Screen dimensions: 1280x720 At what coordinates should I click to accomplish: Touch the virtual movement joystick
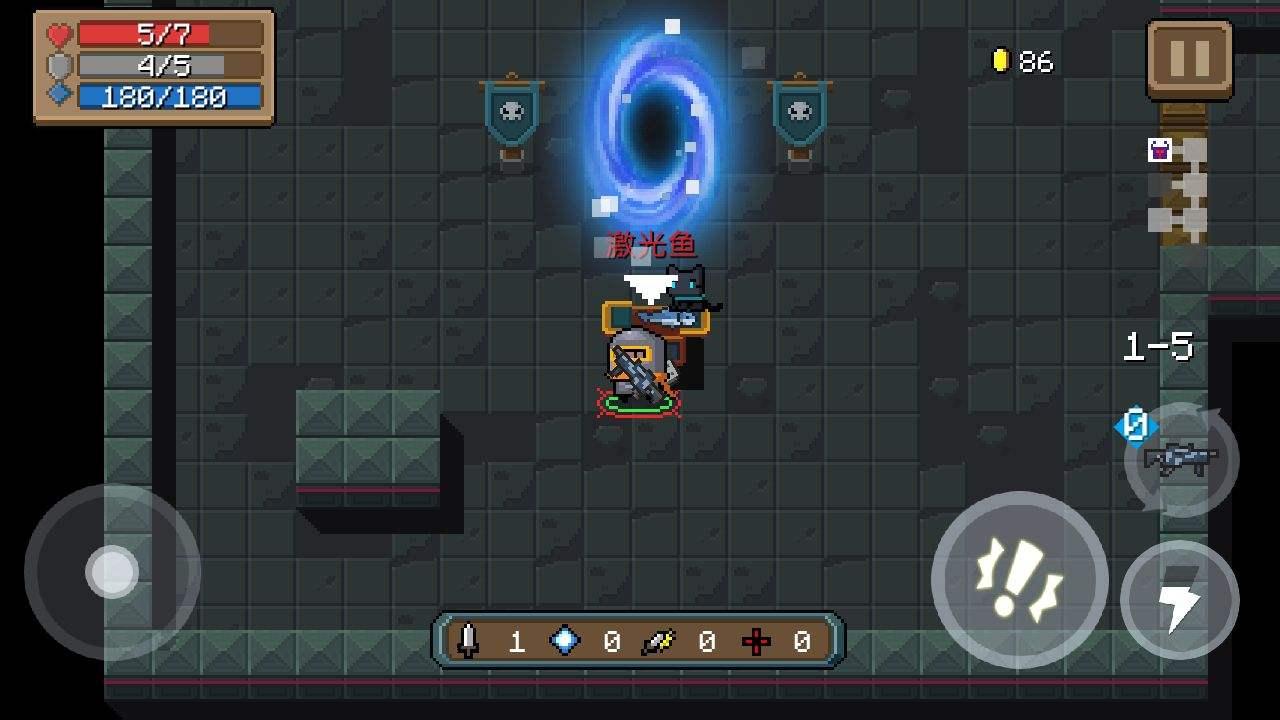(x=112, y=572)
